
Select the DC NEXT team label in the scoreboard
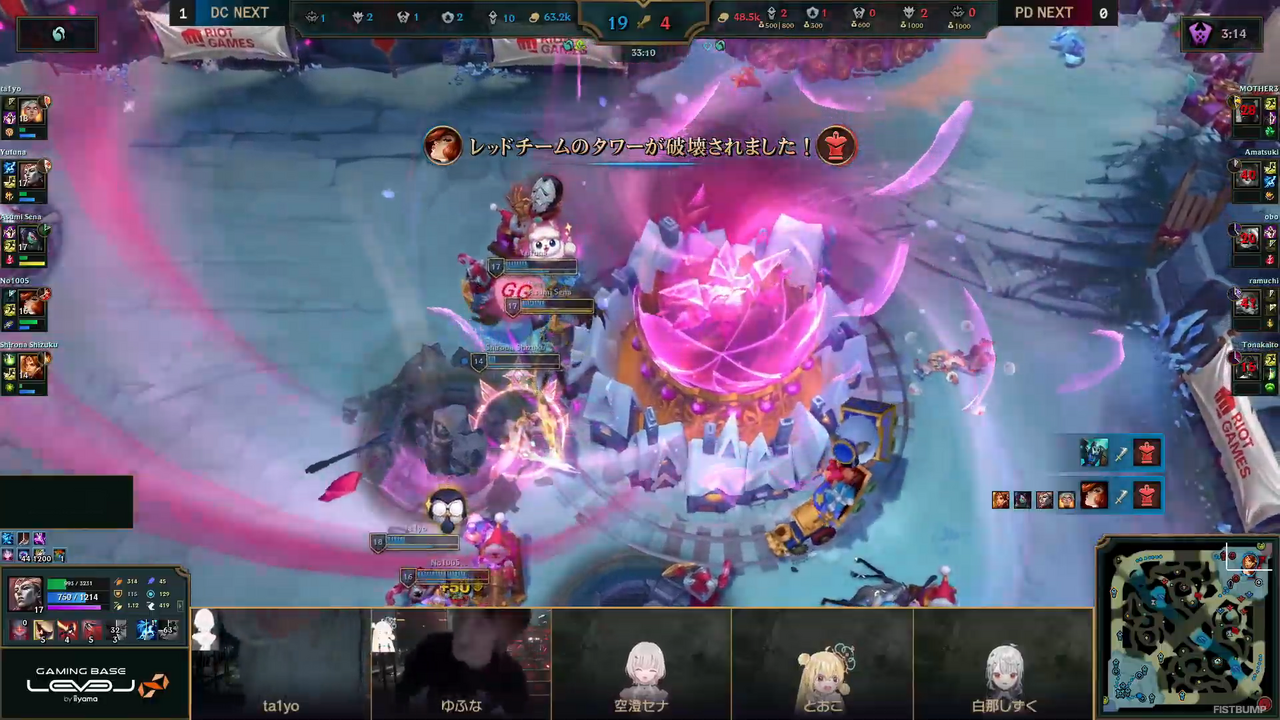coord(239,13)
